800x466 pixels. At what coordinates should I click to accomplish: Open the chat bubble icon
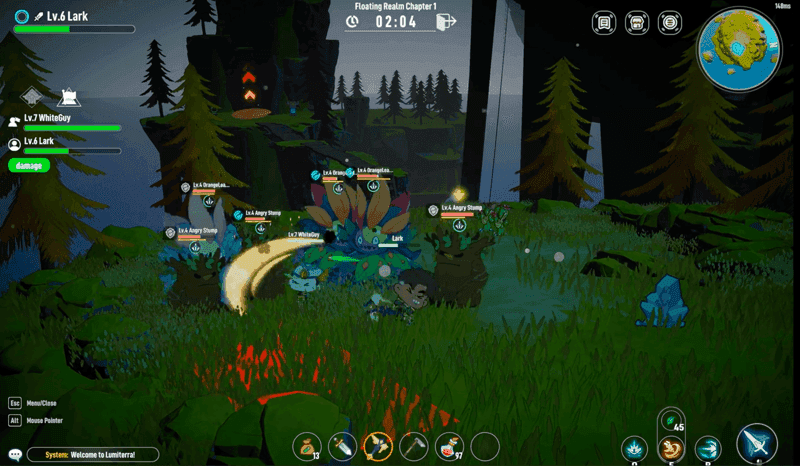click(x=14, y=454)
